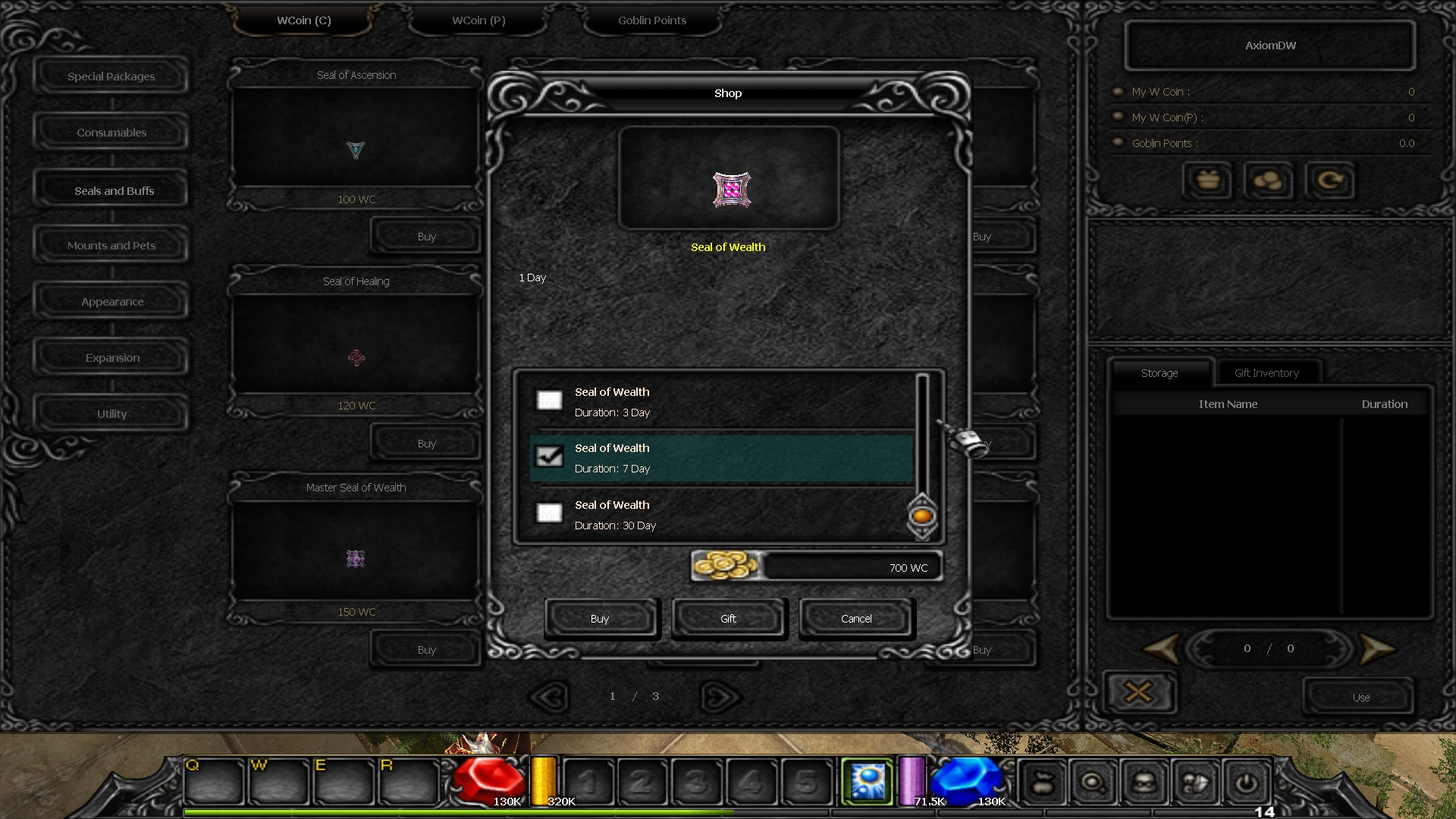Image resolution: width=1456 pixels, height=819 pixels.
Task: Open the Special Packages category
Action: [111, 77]
